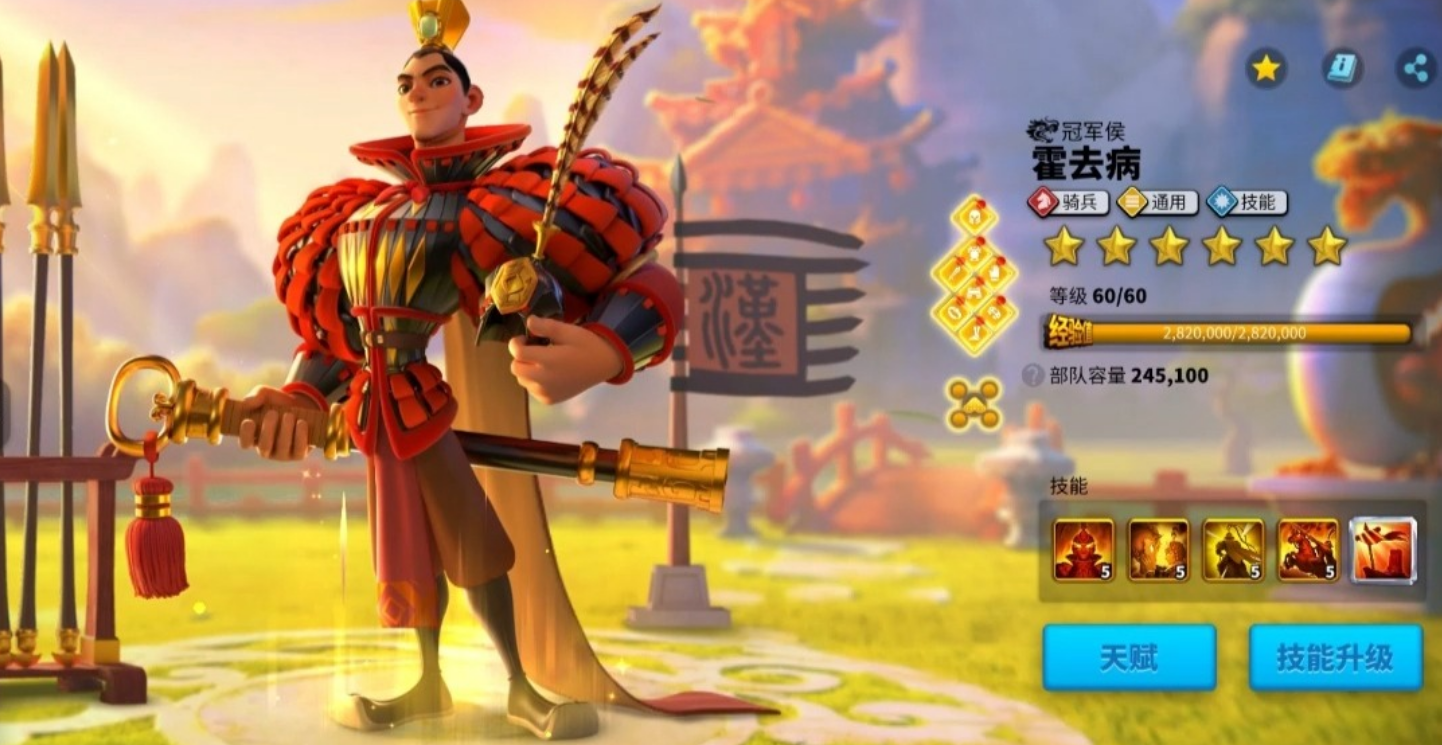Select the red horseman charge skill

coord(1308,549)
